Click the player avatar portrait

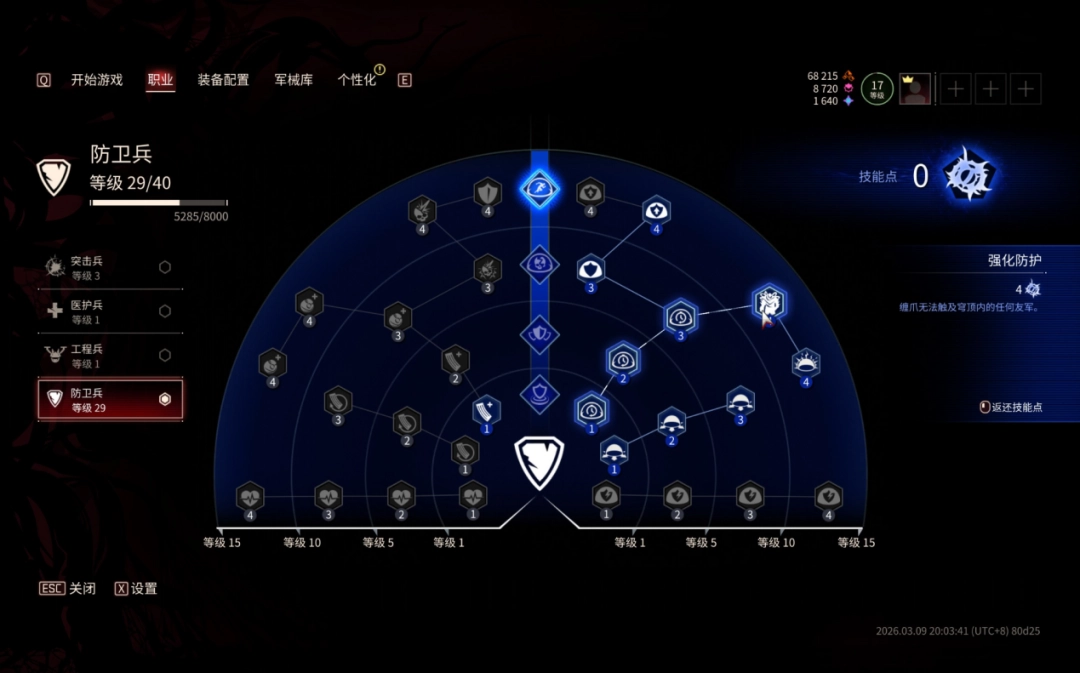[915, 89]
